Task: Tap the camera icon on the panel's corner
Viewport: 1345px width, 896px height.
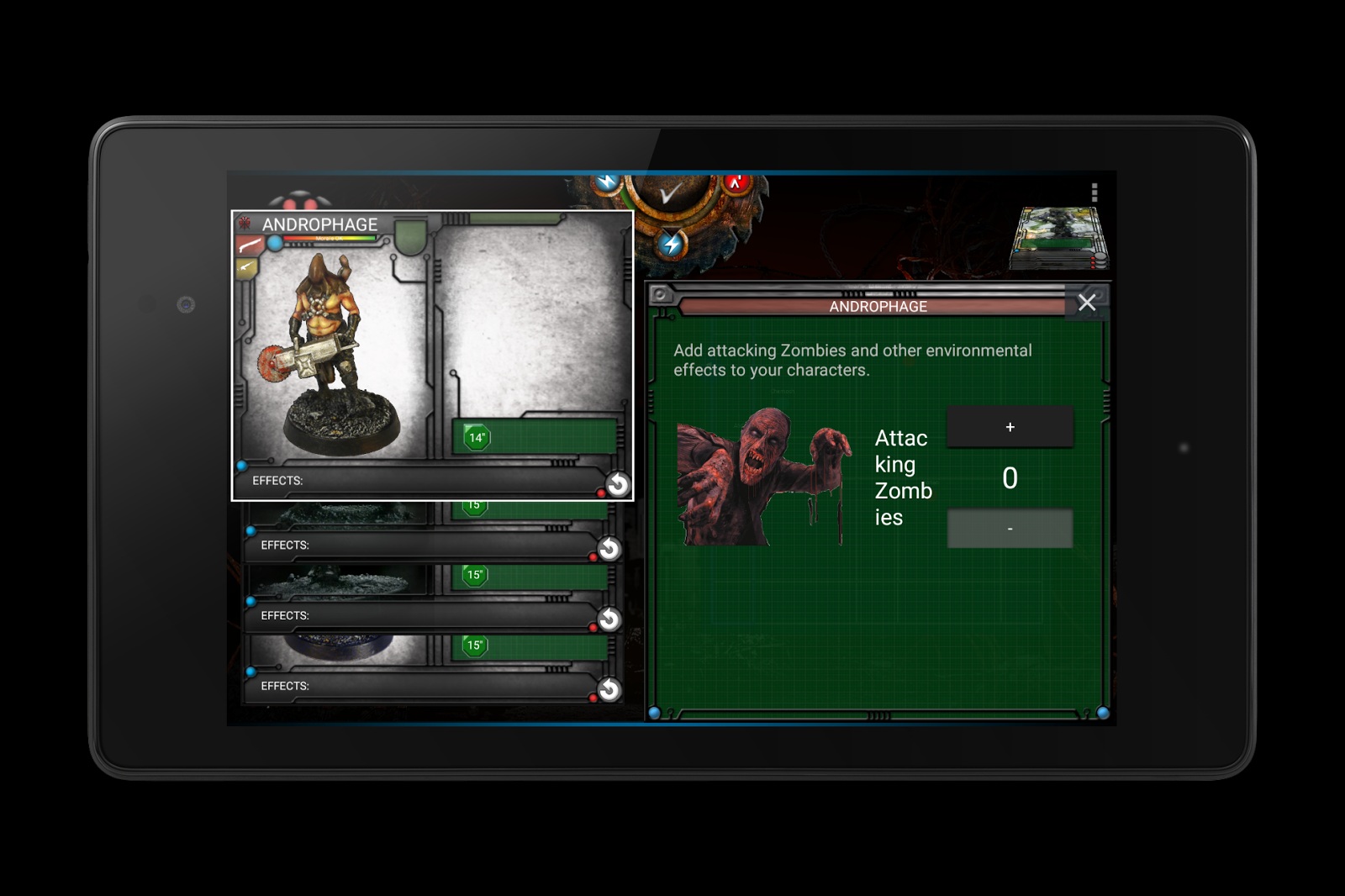Action: 661,294
